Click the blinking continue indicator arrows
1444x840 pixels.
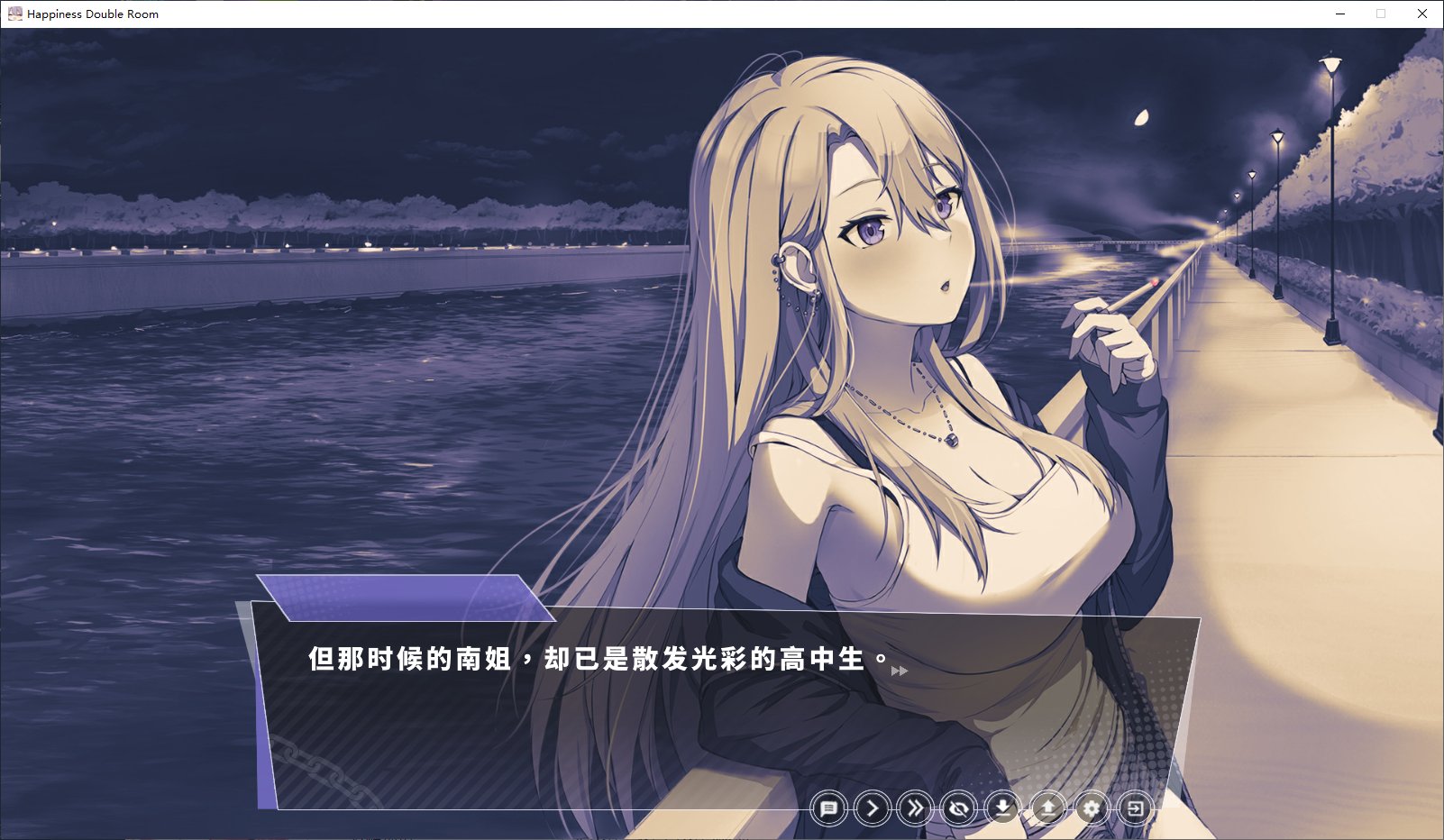(897, 670)
